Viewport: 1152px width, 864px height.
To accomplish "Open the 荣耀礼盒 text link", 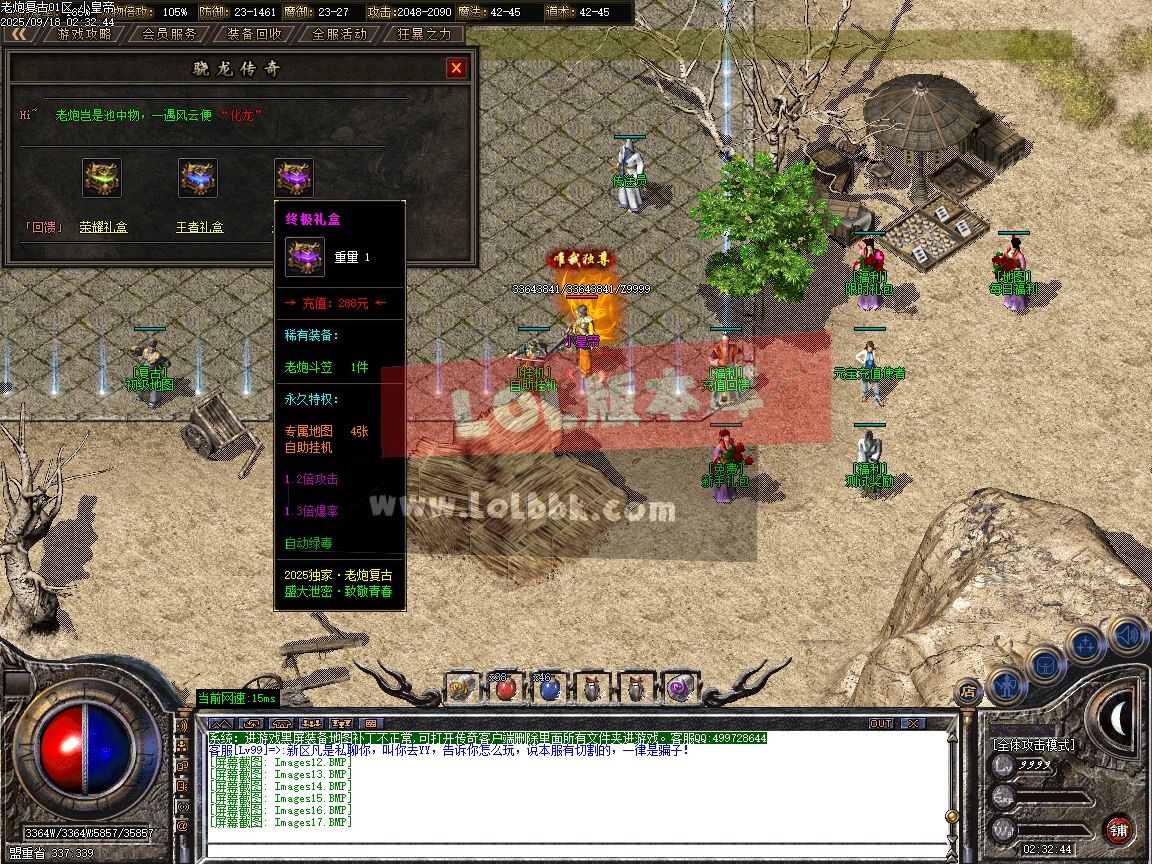I will click(103, 228).
